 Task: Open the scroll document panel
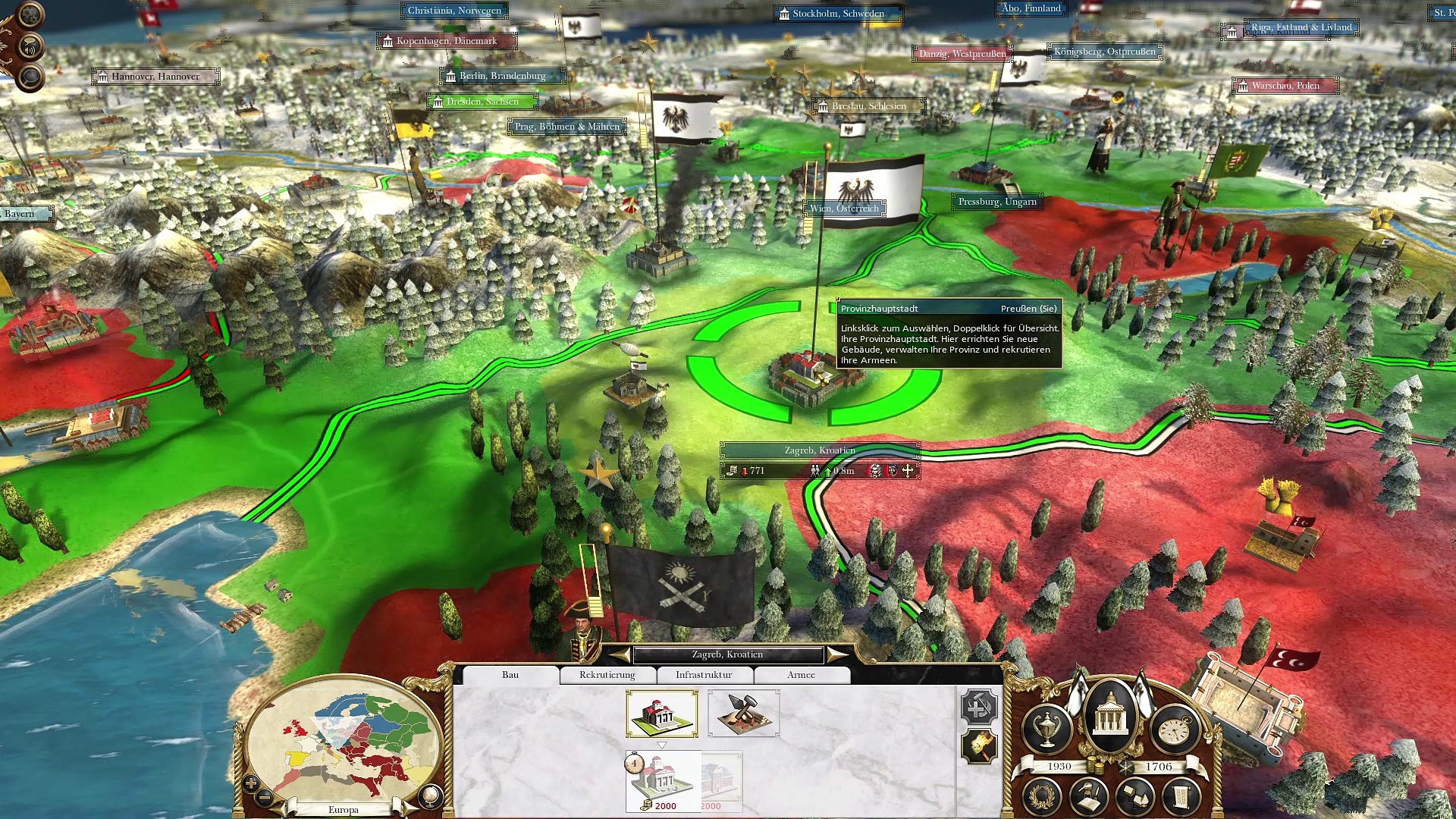click(x=1181, y=796)
